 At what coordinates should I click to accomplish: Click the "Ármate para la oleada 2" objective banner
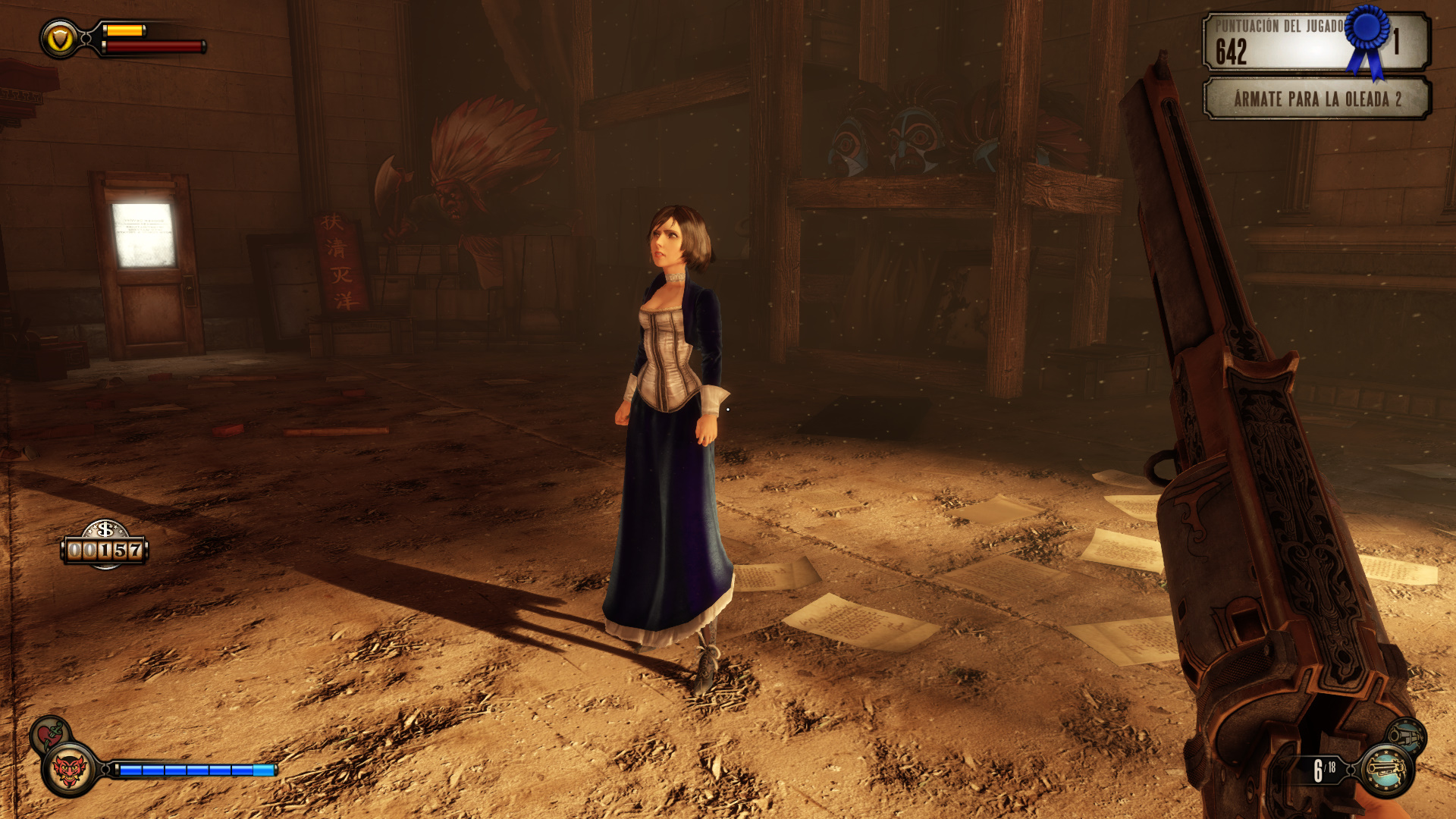[1316, 99]
